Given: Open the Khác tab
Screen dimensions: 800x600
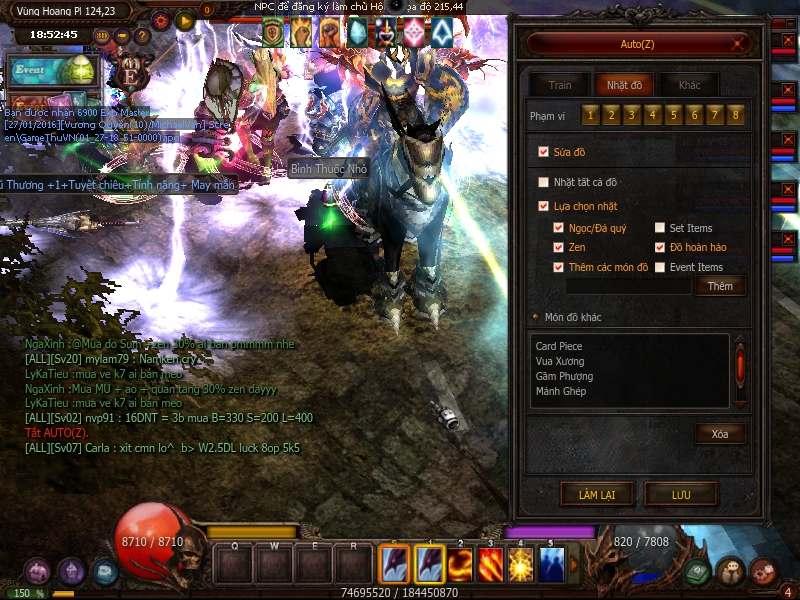Looking at the screenshot, I should 689,85.
